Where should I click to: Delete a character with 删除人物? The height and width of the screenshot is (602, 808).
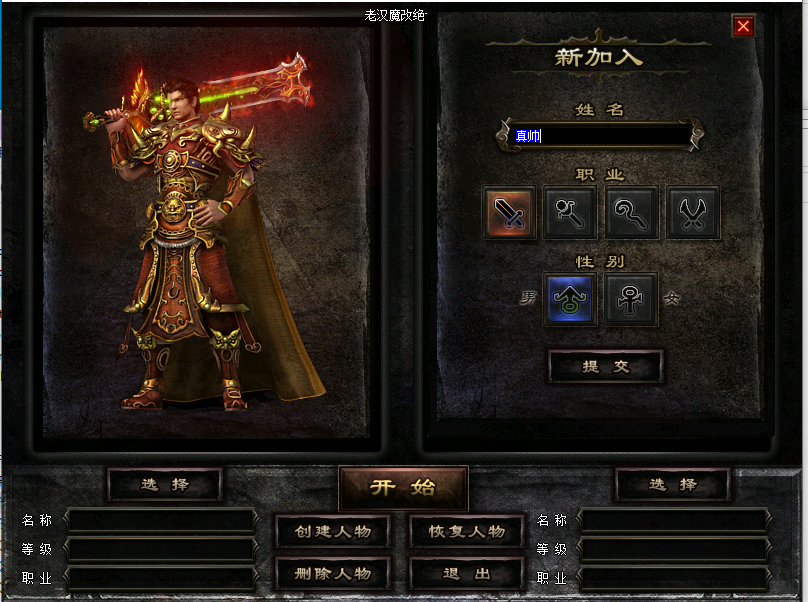(333, 574)
